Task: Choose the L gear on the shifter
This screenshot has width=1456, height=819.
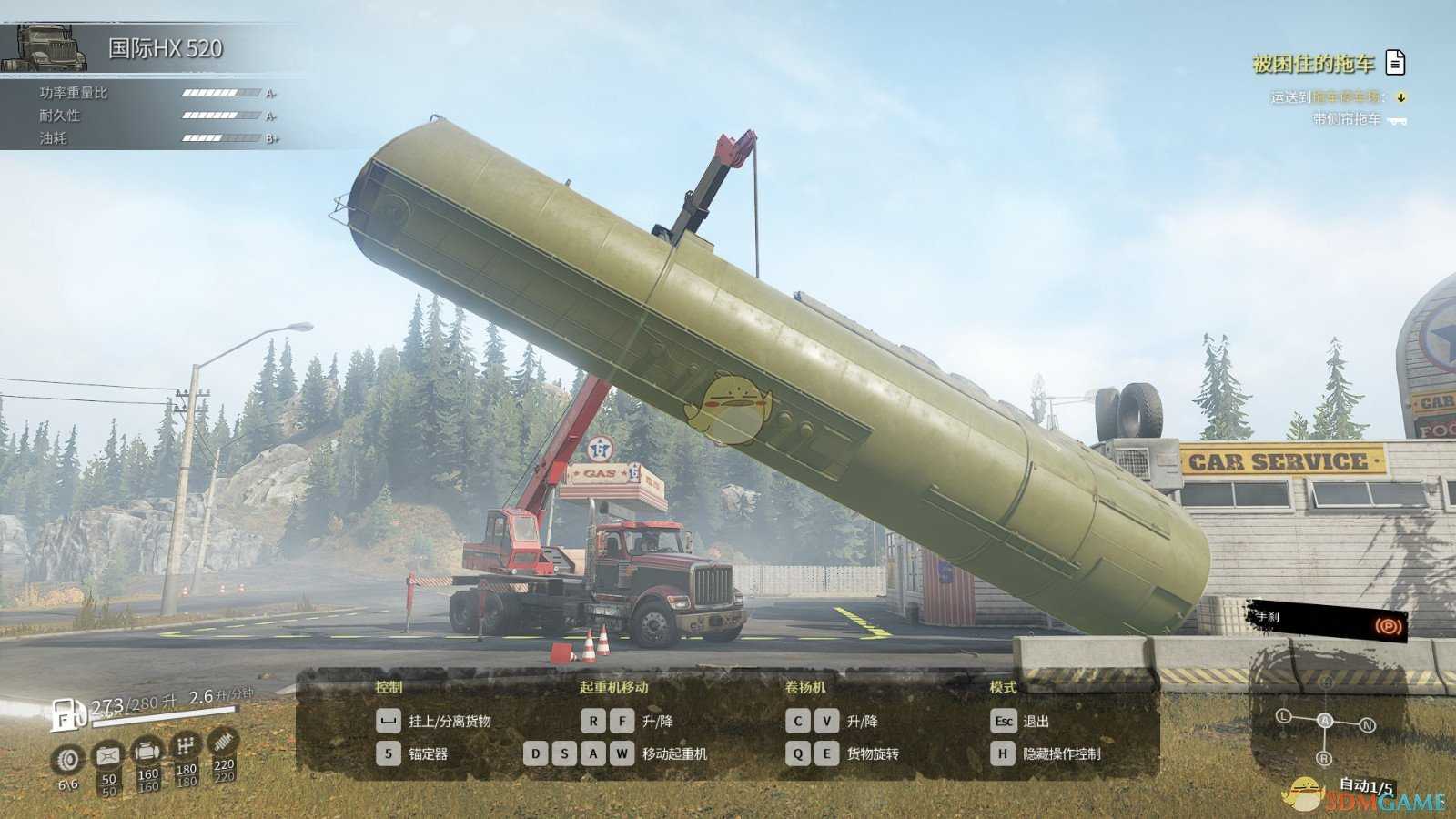Action: (1284, 716)
